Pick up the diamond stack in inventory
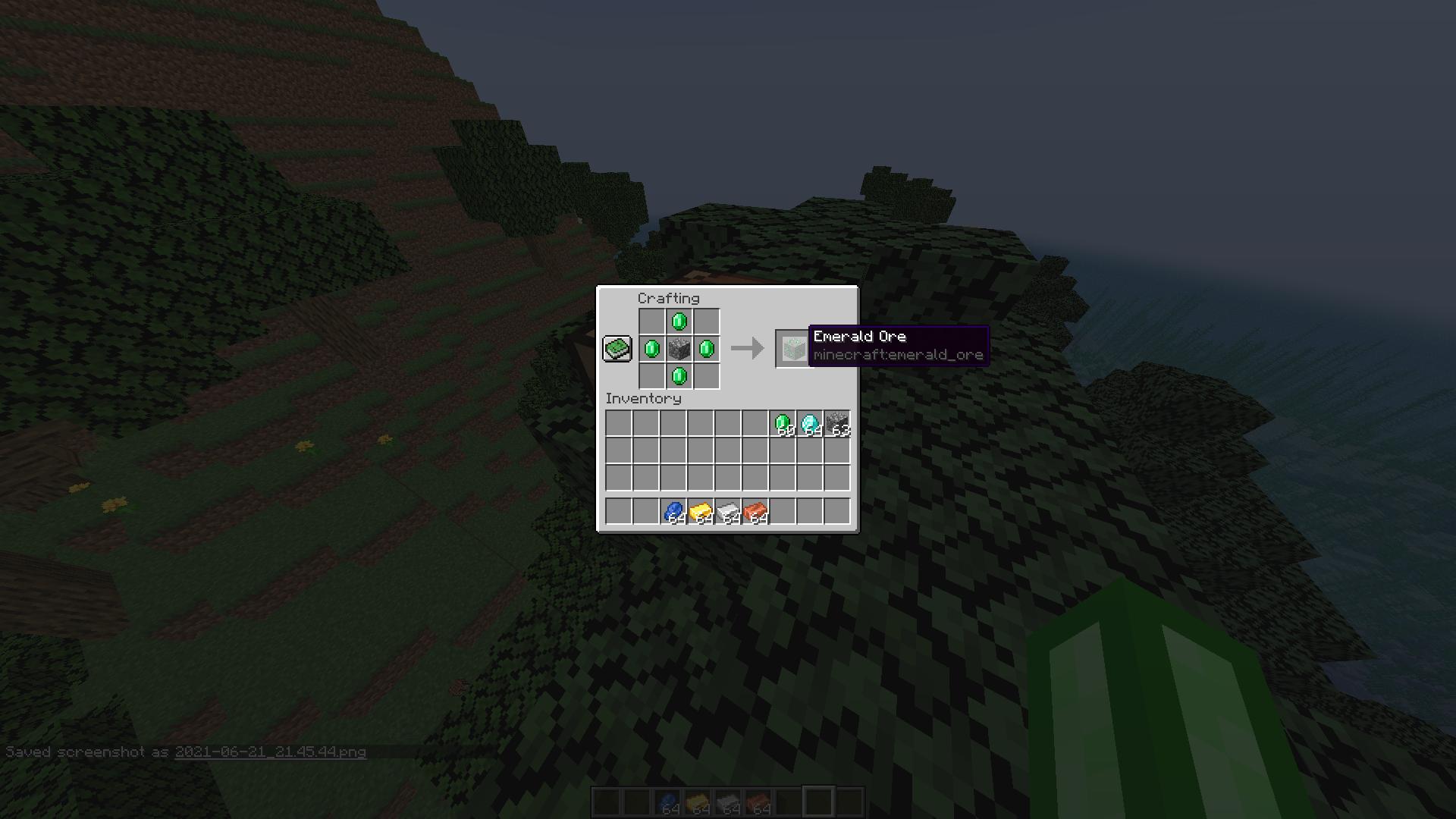1456x819 pixels. pyautogui.click(x=811, y=423)
